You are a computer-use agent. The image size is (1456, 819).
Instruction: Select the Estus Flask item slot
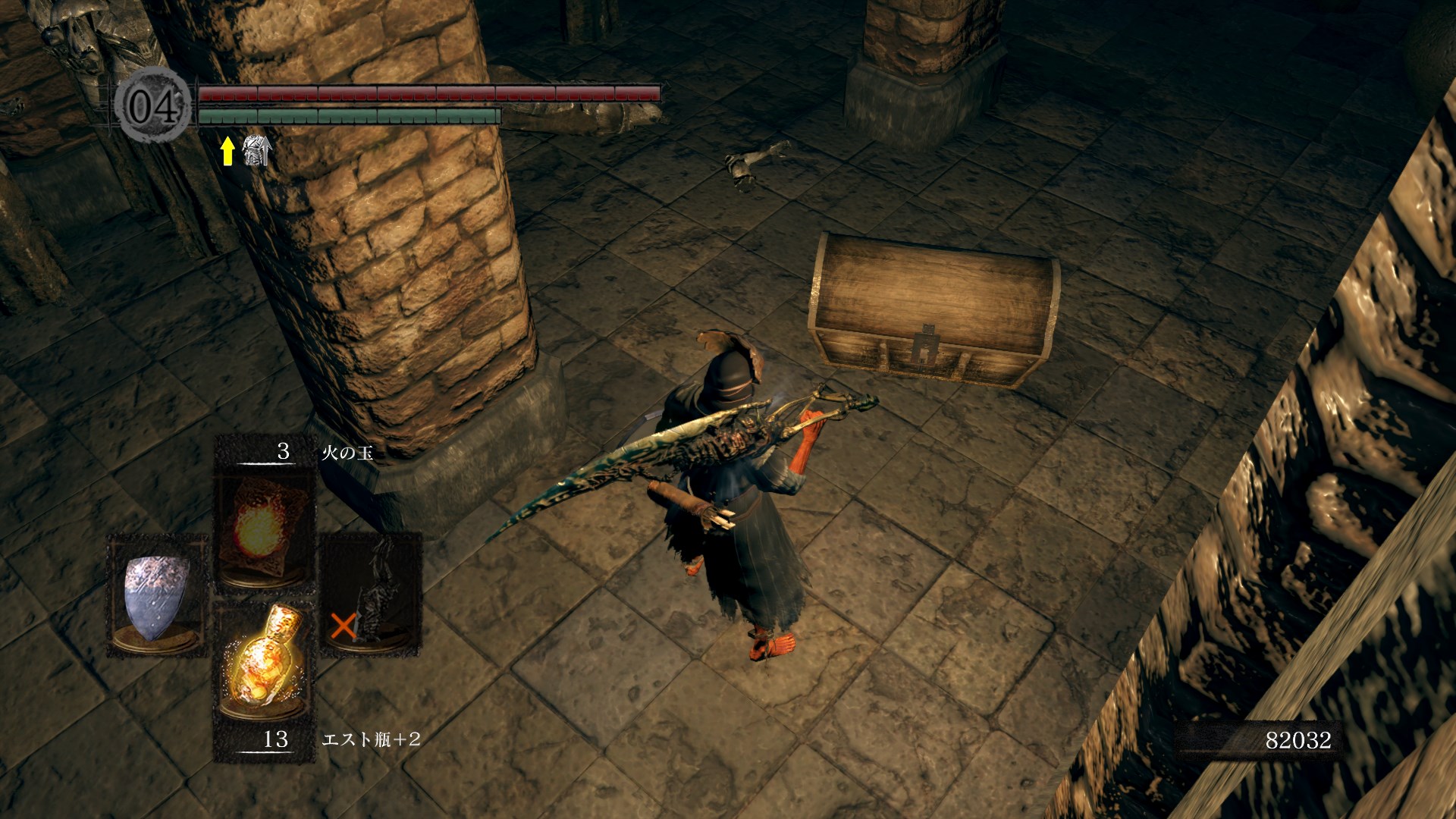pyautogui.click(x=262, y=661)
